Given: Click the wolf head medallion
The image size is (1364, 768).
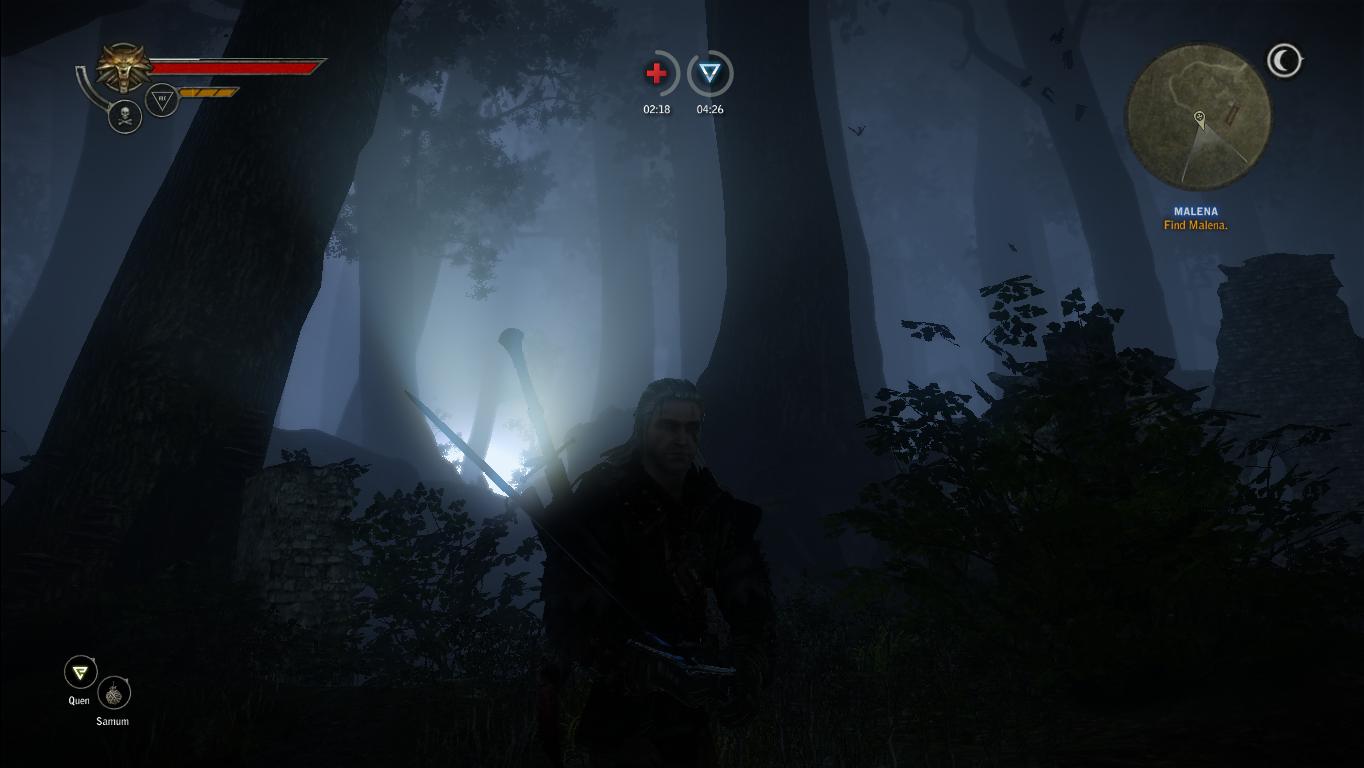Looking at the screenshot, I should coord(124,67).
